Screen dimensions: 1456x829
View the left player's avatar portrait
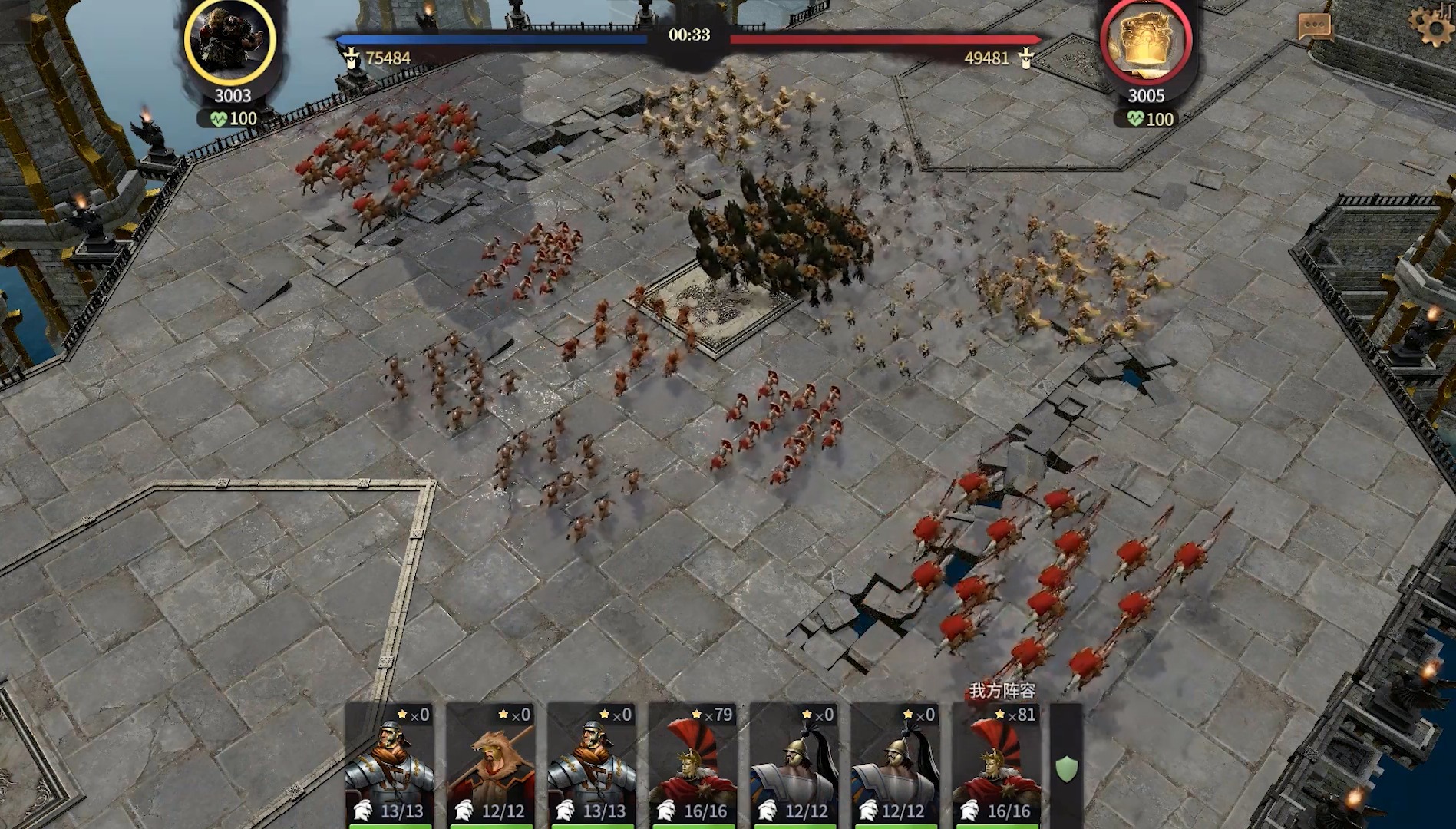[229, 39]
